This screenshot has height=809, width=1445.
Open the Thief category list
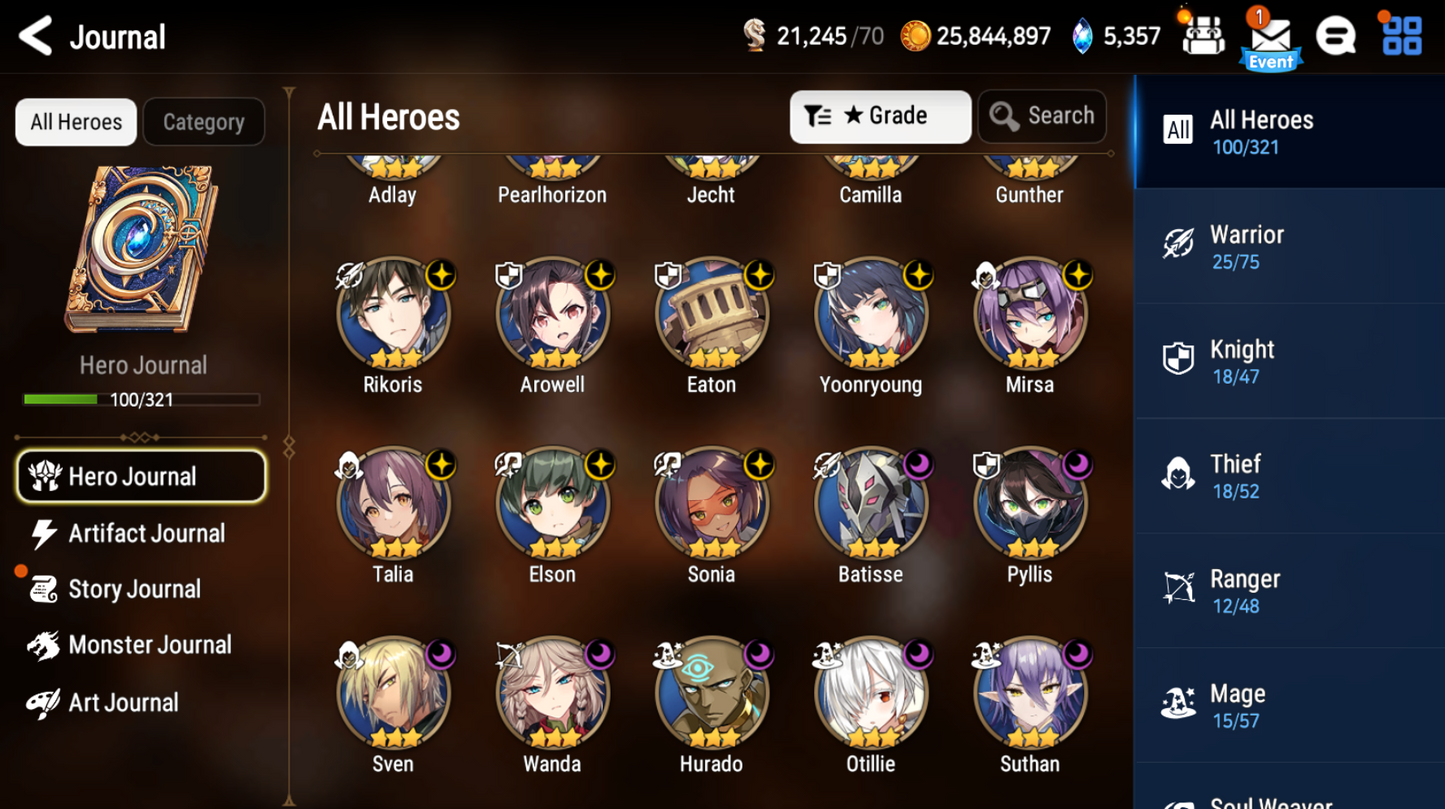pos(1288,475)
